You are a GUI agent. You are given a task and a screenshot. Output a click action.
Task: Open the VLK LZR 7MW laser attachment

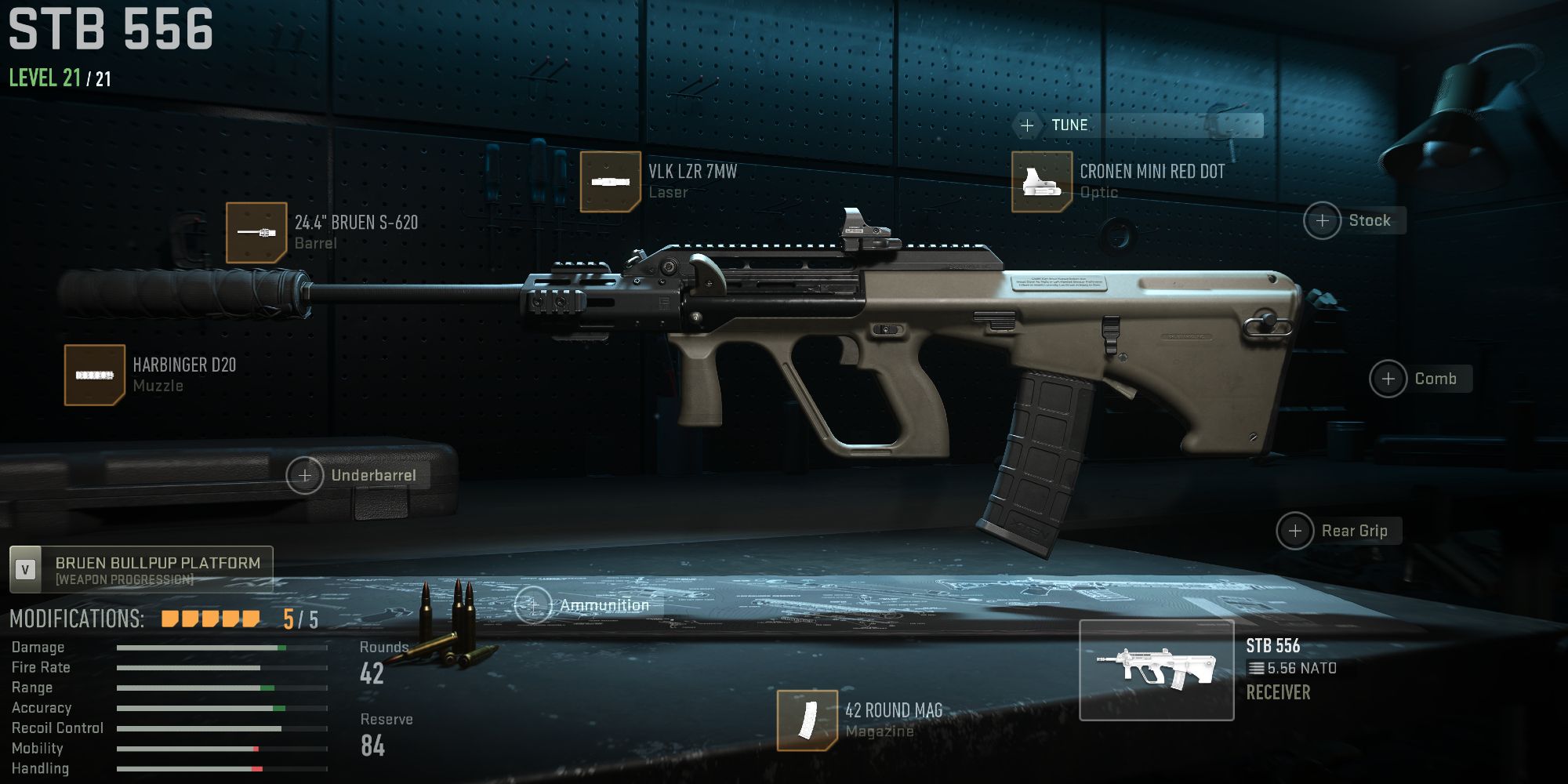(610, 182)
